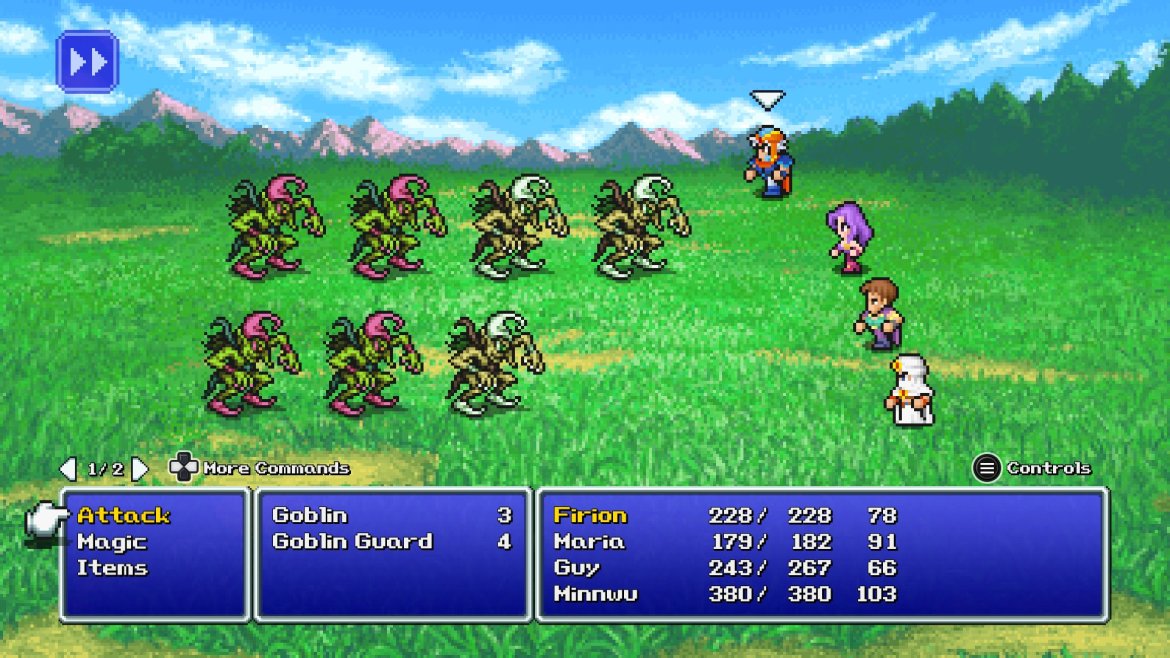The height and width of the screenshot is (658, 1170).
Task: Toggle the fast-forward battle speed button
Action: click(x=88, y=62)
